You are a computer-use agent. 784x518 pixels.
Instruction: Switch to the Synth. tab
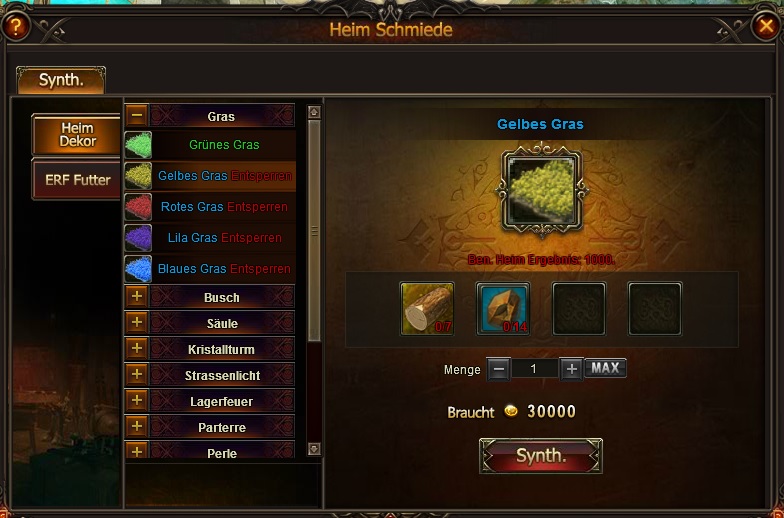coord(61,80)
